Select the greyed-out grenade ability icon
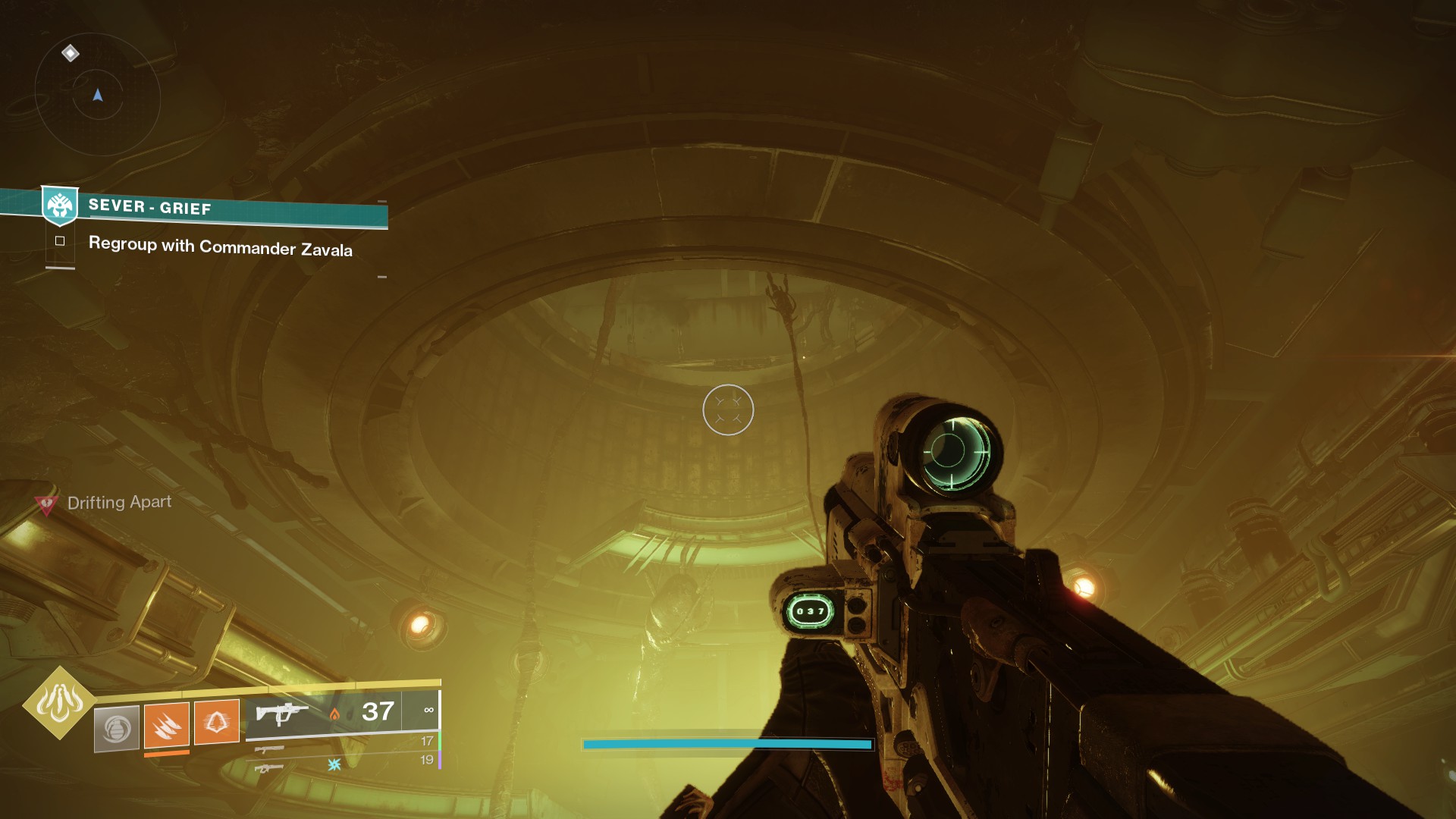The image size is (1456, 819). (117, 728)
